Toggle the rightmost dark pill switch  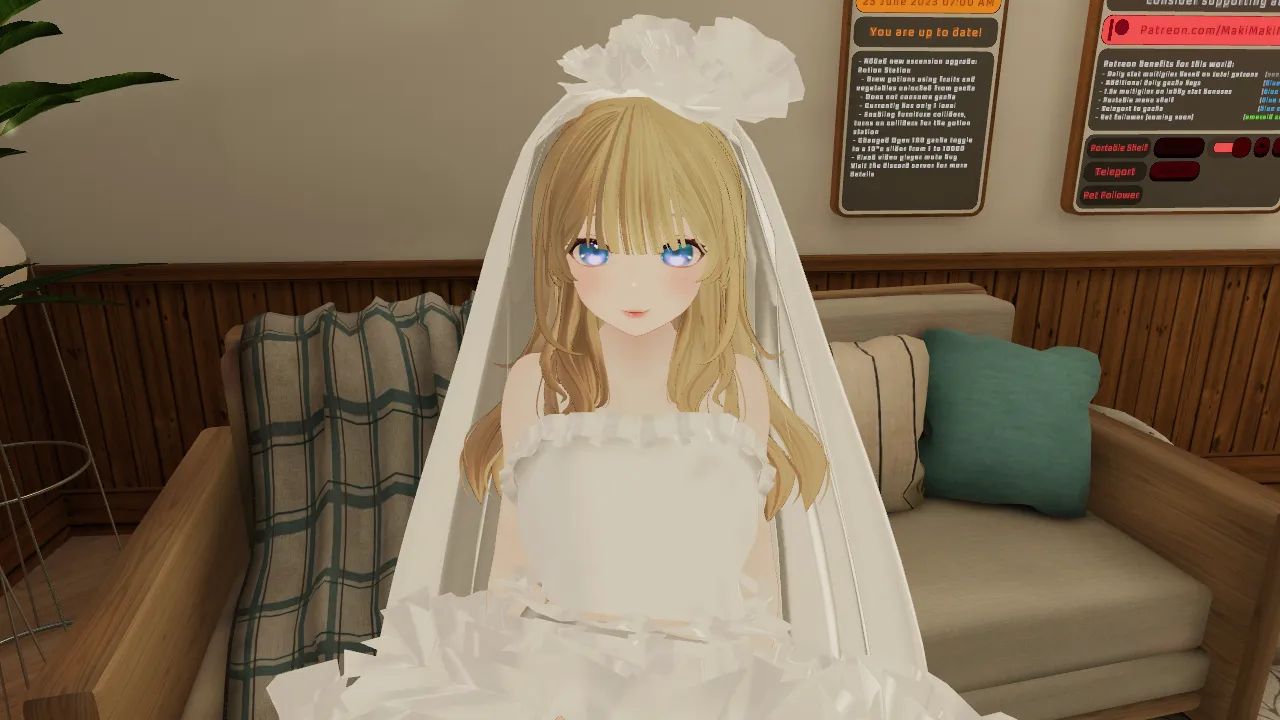click(1275, 147)
